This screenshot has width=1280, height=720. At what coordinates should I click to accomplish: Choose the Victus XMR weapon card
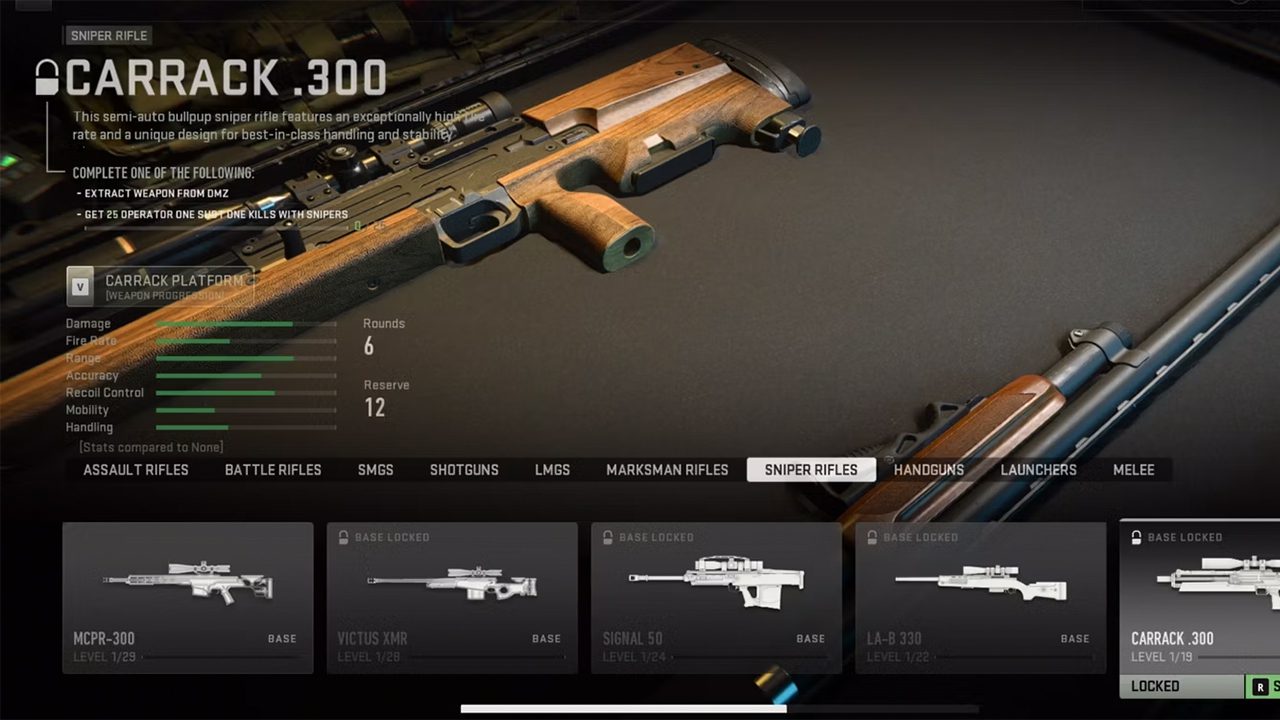[452, 597]
